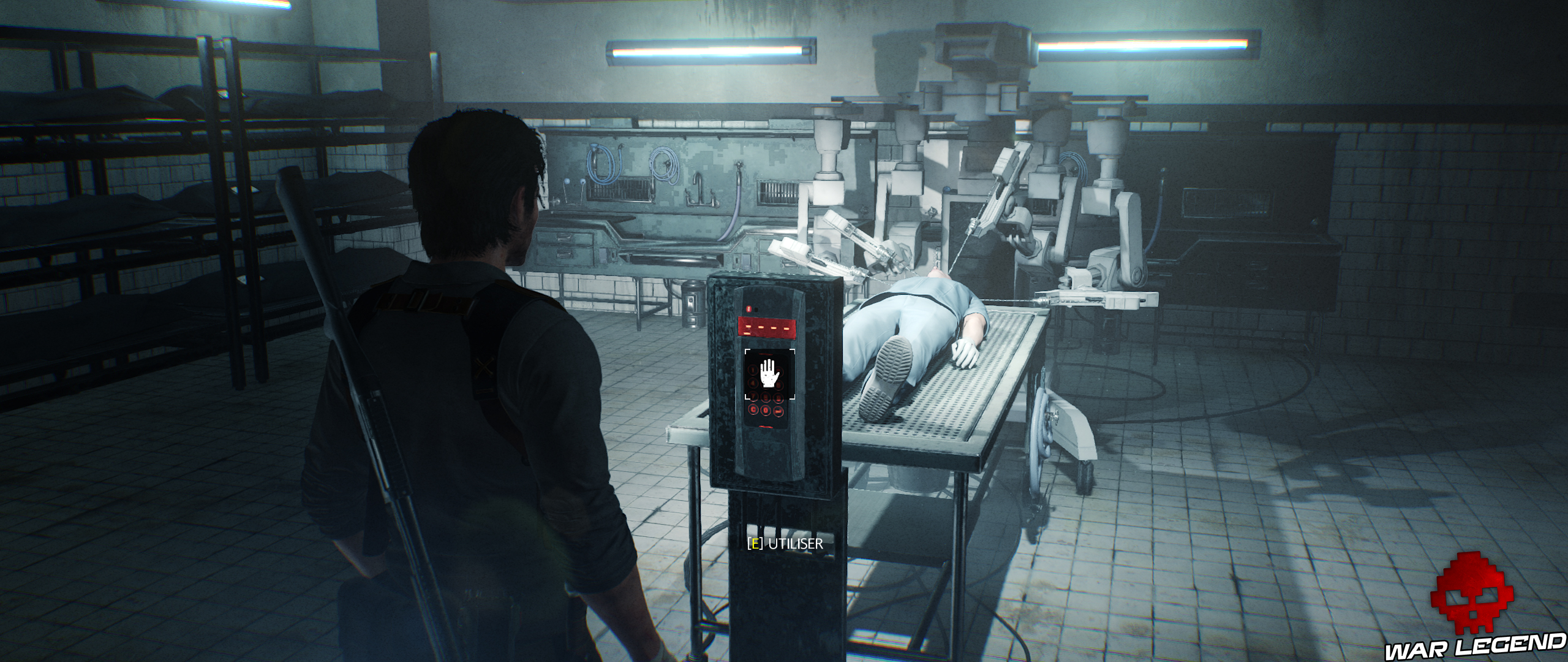Toggle the red LED segment display panel

click(766, 327)
